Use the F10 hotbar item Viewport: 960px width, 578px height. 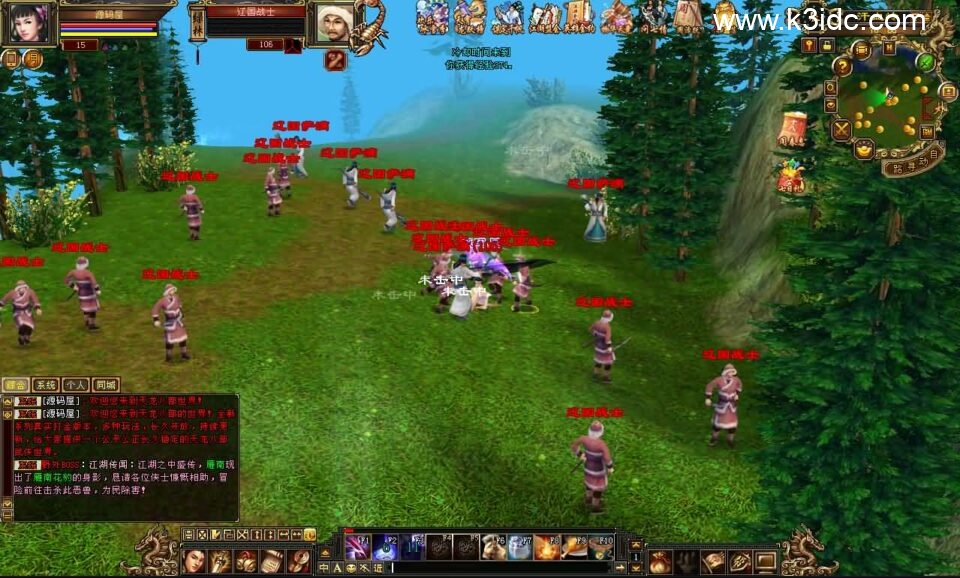pyautogui.click(x=600, y=547)
